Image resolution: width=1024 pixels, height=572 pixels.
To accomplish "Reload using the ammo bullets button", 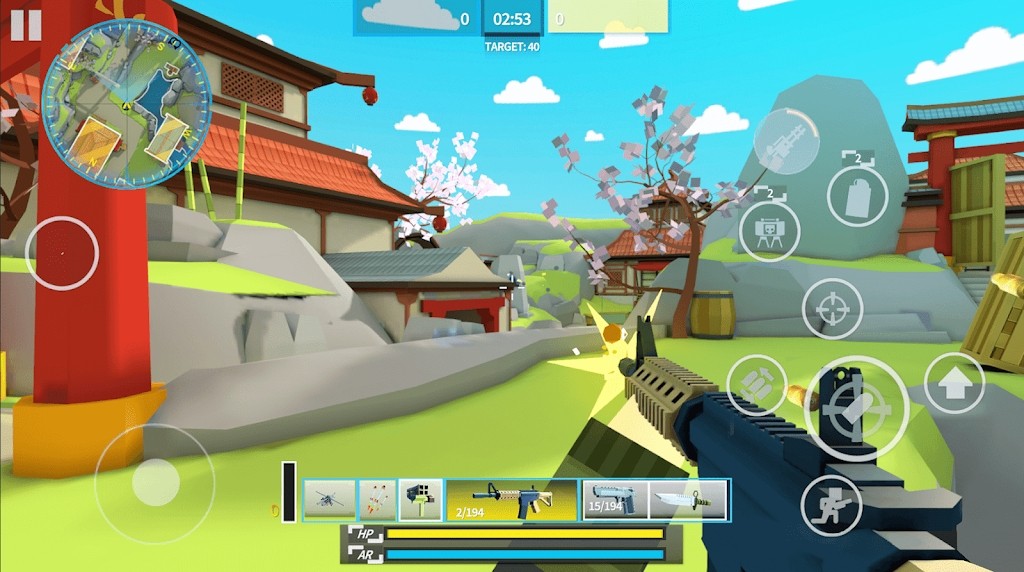I will coord(757,385).
